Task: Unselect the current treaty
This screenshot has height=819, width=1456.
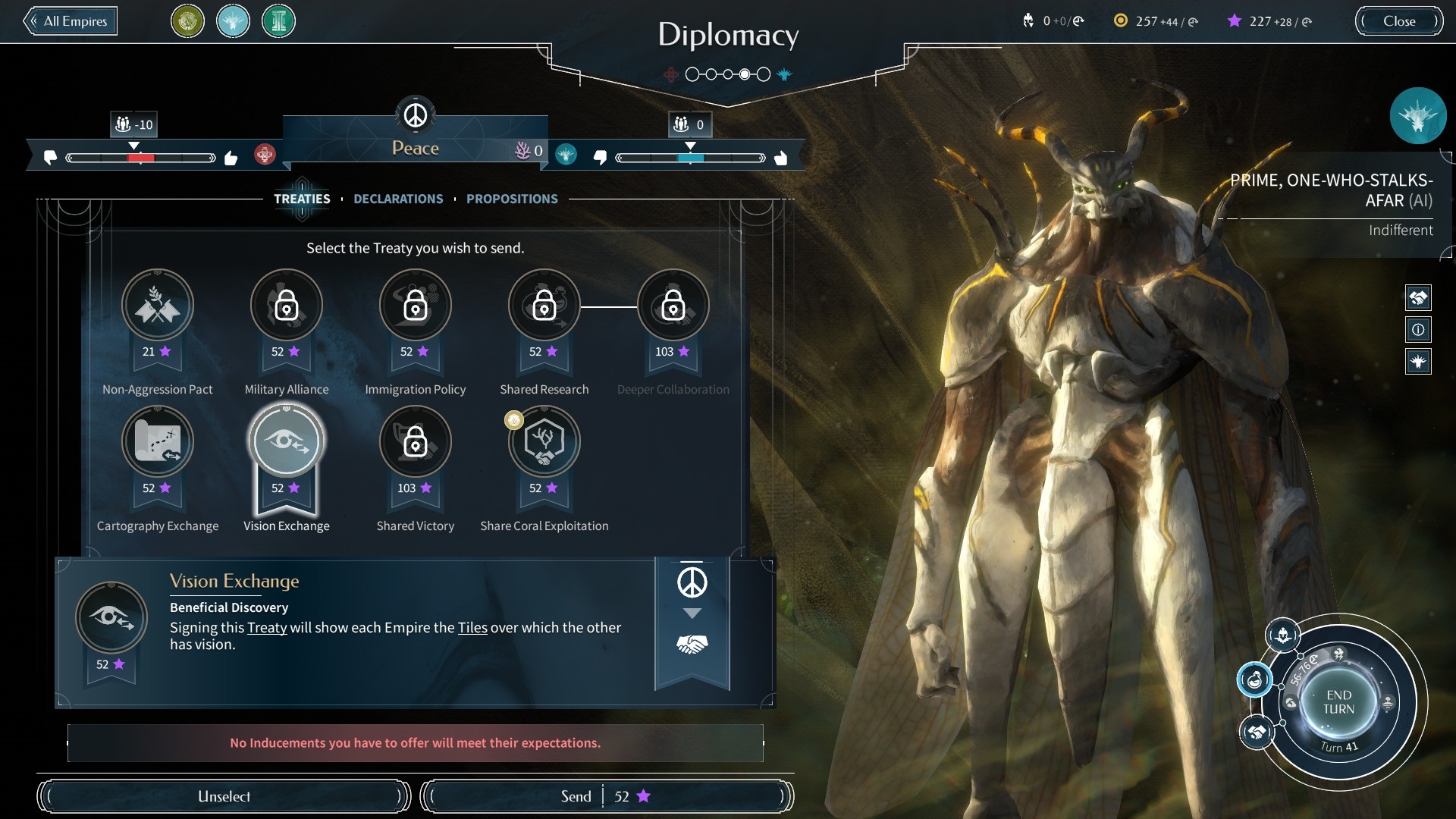Action: 224,796
